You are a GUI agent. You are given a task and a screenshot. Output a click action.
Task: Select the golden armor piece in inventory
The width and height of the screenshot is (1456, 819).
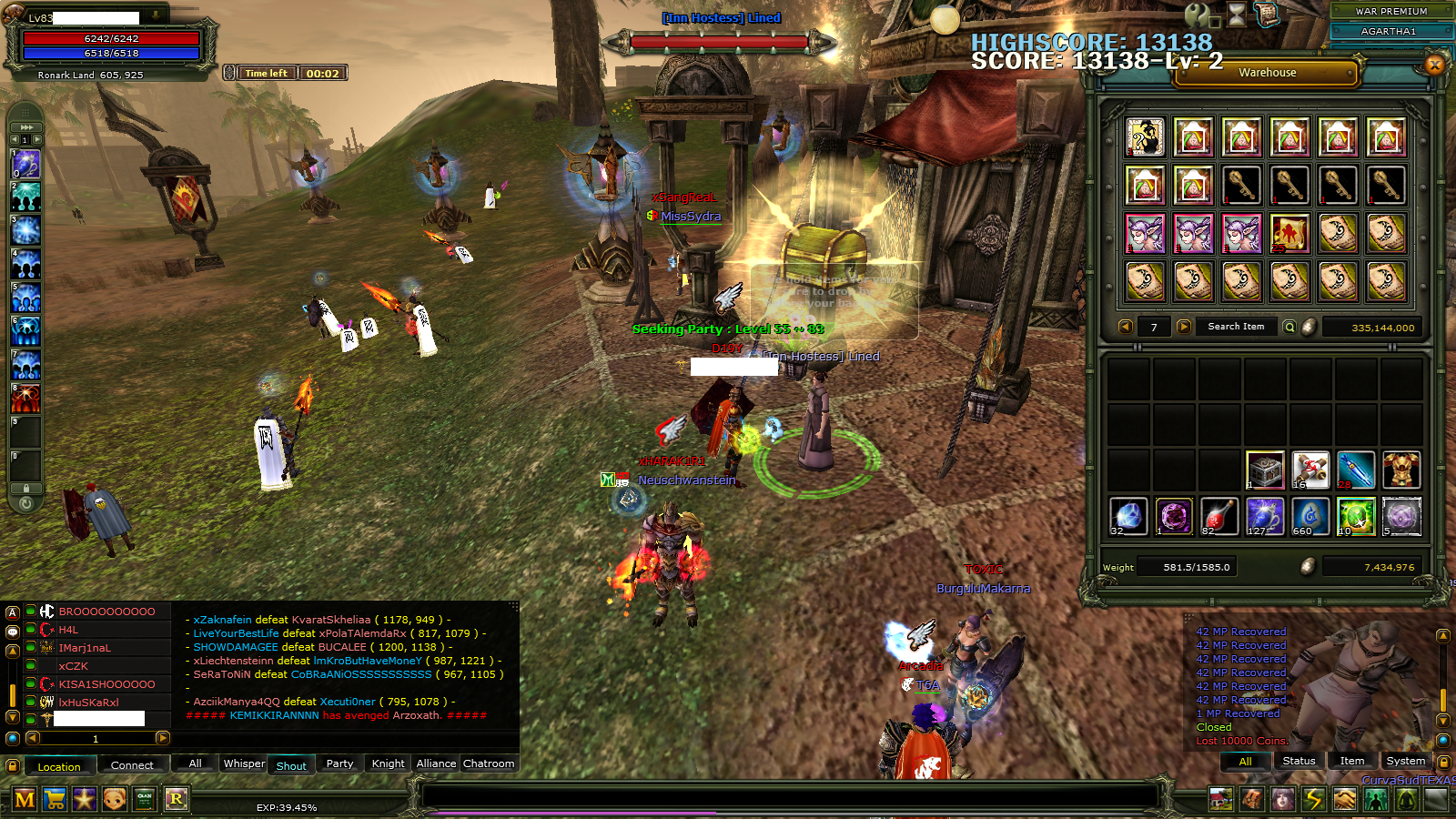[1401, 470]
